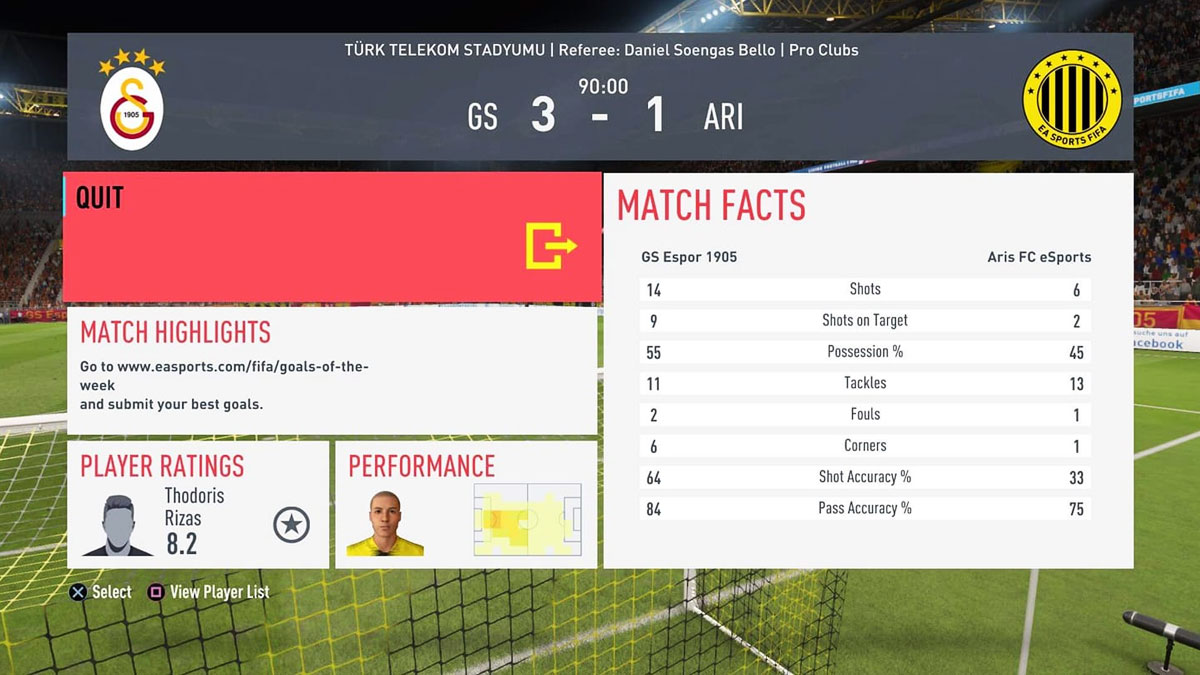Open the Match Highlights panel
1200x675 pixels.
332,370
